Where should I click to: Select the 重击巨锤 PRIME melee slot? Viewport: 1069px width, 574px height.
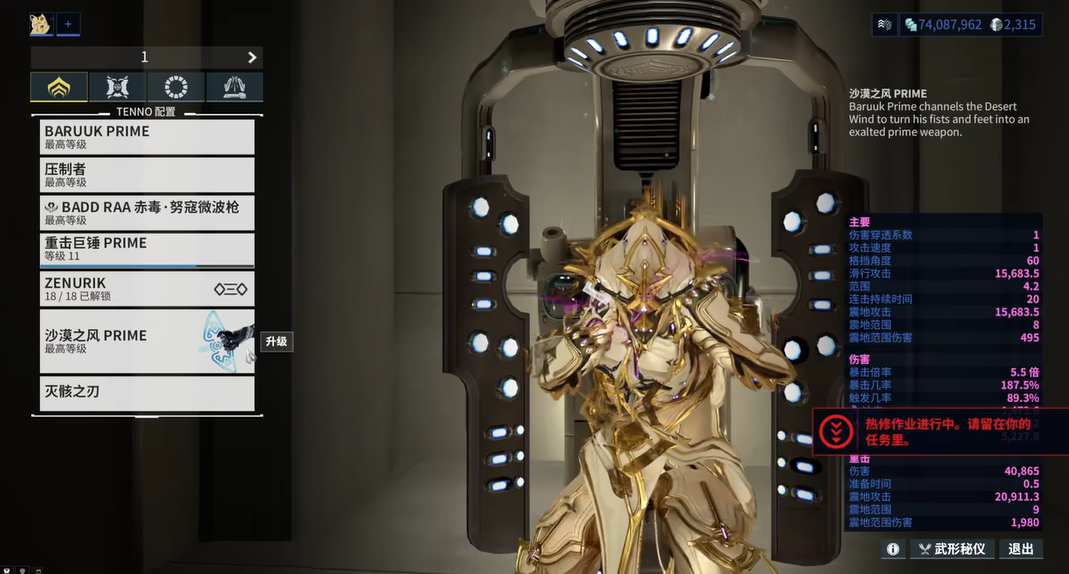pos(147,249)
